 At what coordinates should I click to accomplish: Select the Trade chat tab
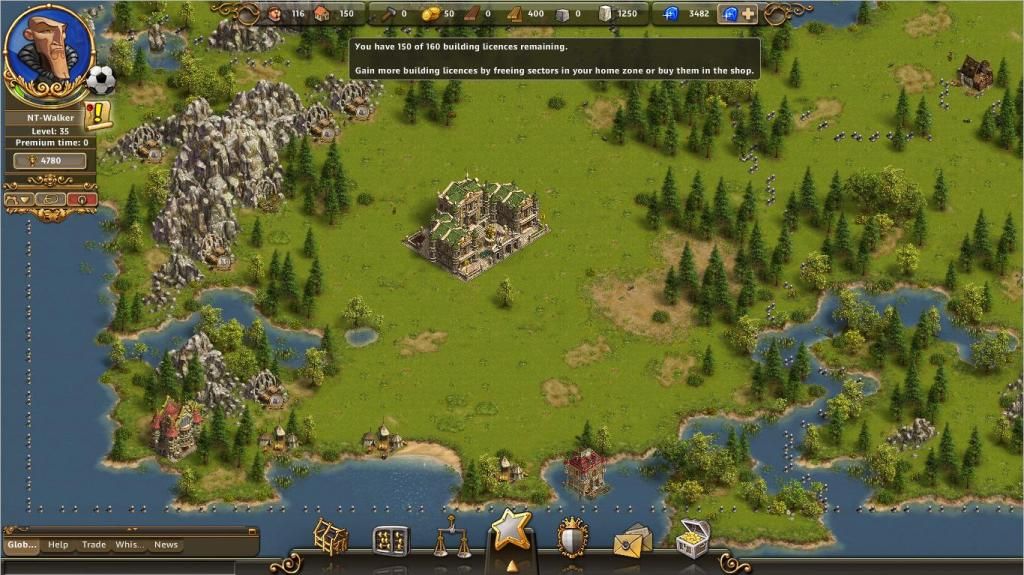[x=94, y=545]
